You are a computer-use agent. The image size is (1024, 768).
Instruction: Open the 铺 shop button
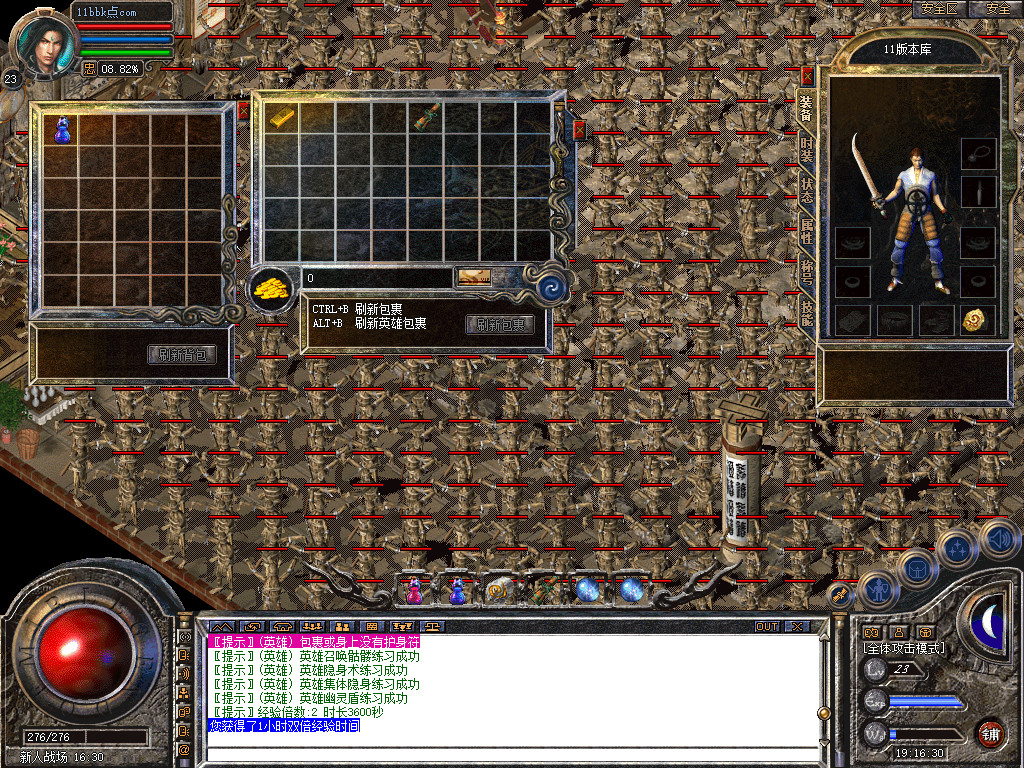[x=990, y=733]
